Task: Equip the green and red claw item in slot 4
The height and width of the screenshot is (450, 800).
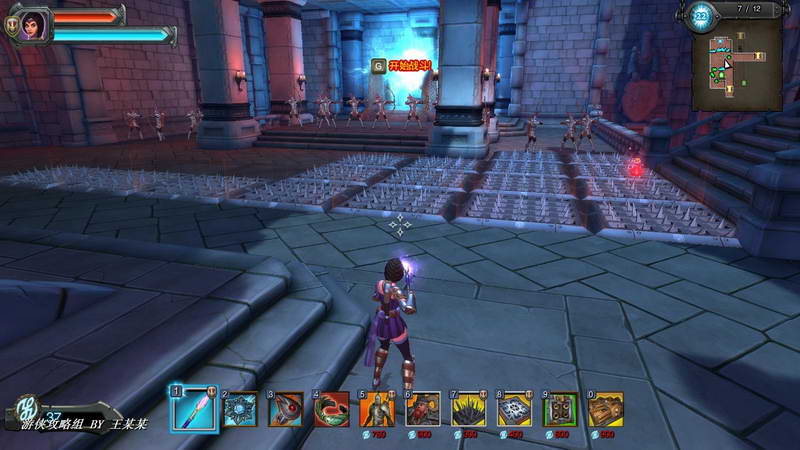Action: [332, 409]
